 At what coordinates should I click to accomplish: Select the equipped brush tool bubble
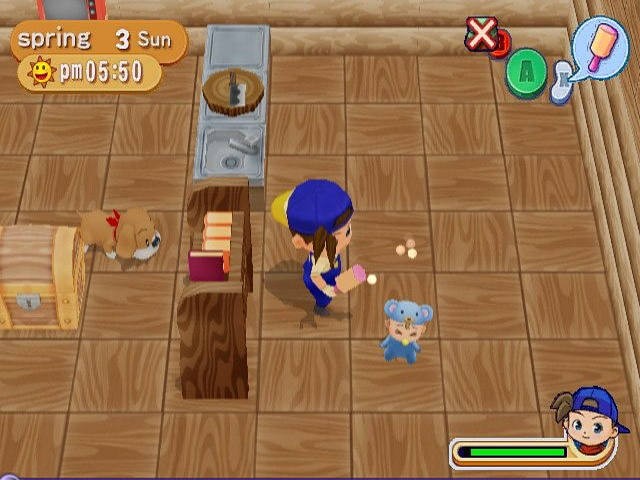[602, 46]
